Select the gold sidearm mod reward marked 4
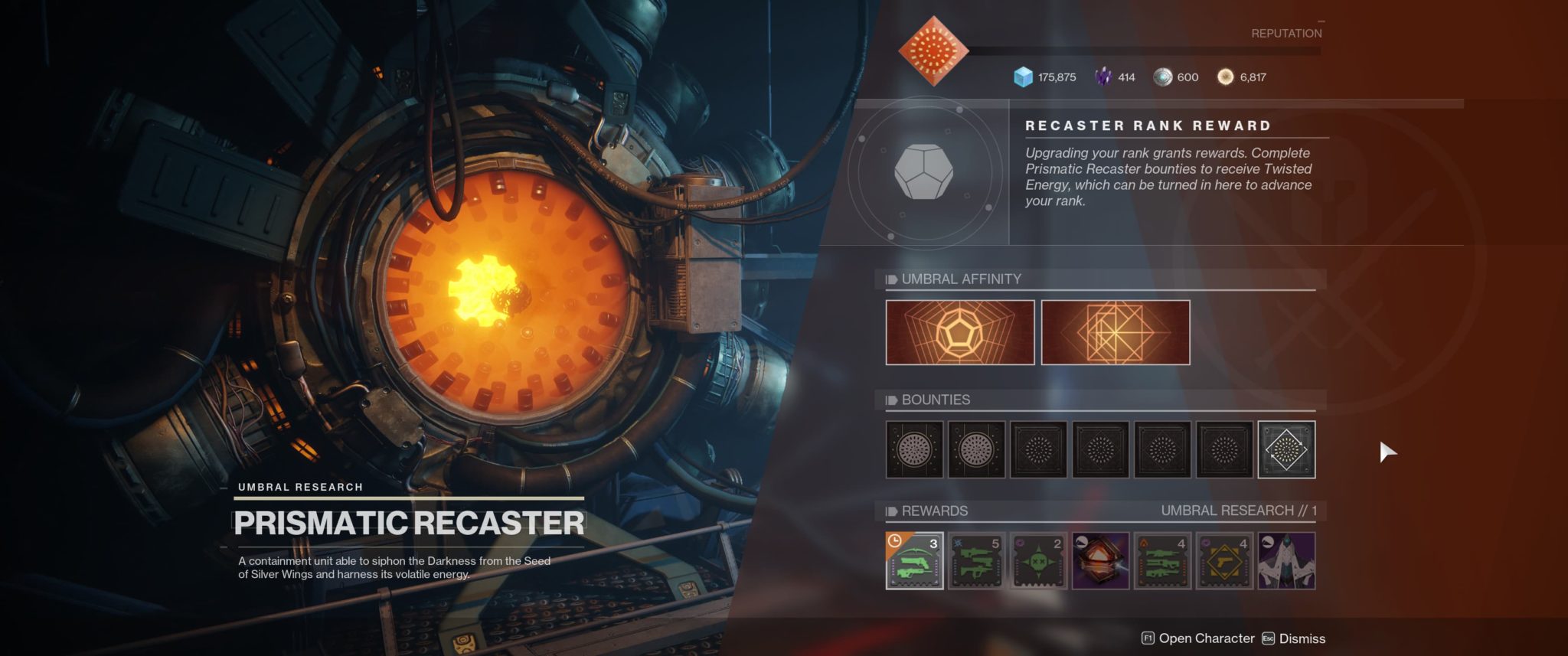1568x656 pixels. [x=1225, y=561]
